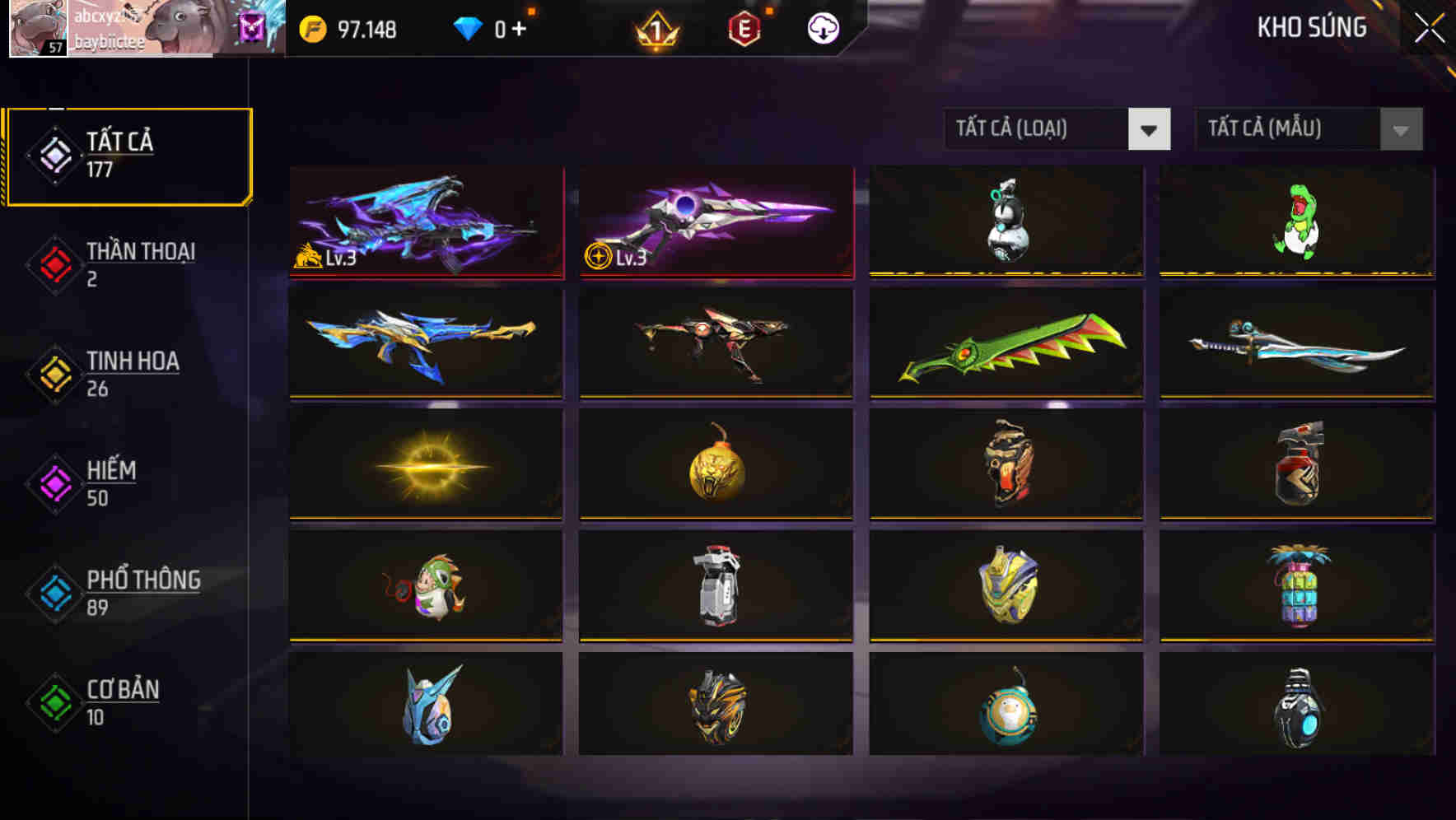Image resolution: width=1456 pixels, height=820 pixels.
Task: Open the TẤT CẢ (LOẠI) dropdown
Action: (x=1058, y=129)
